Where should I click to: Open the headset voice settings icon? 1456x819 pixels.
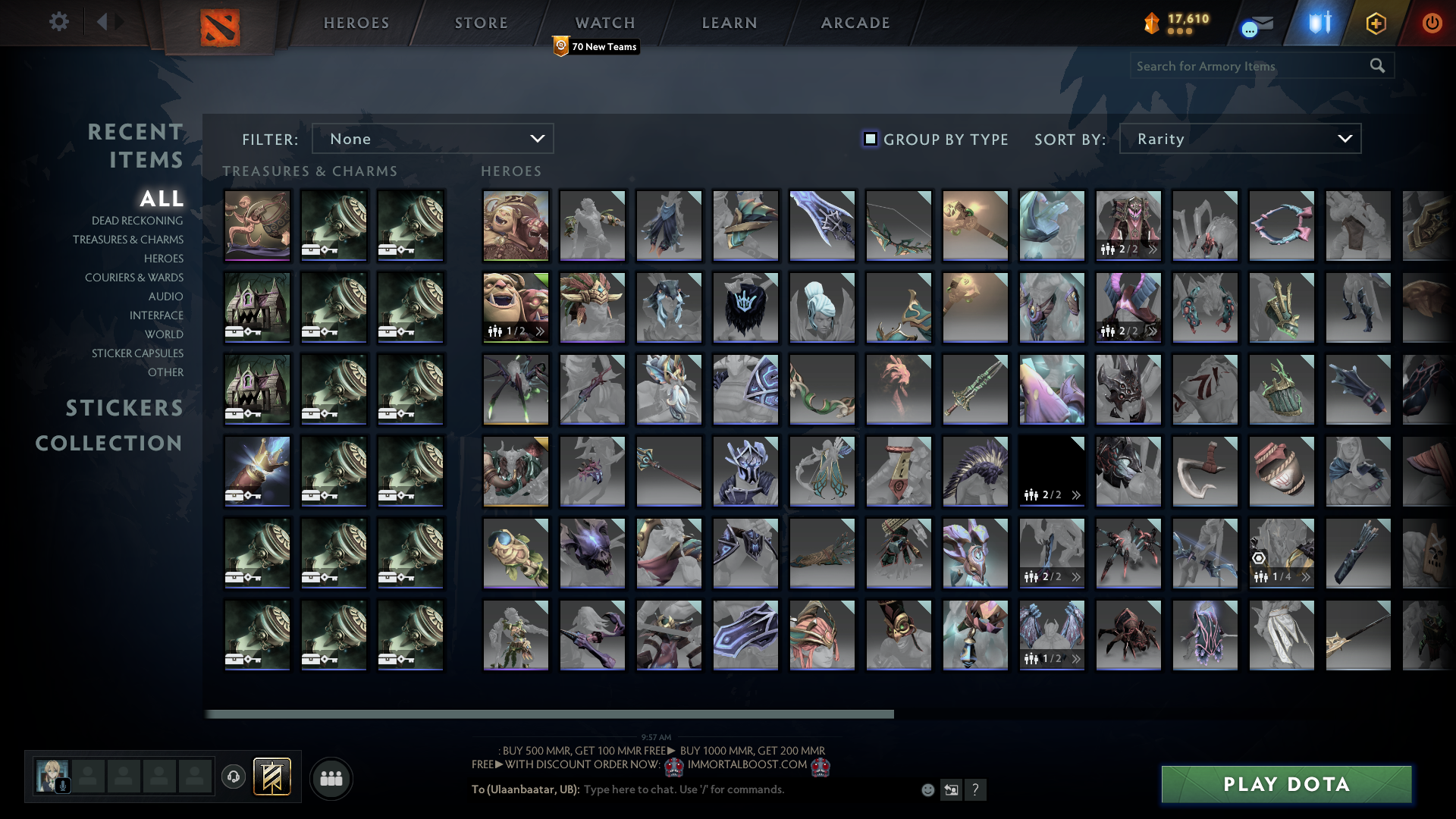(x=233, y=777)
